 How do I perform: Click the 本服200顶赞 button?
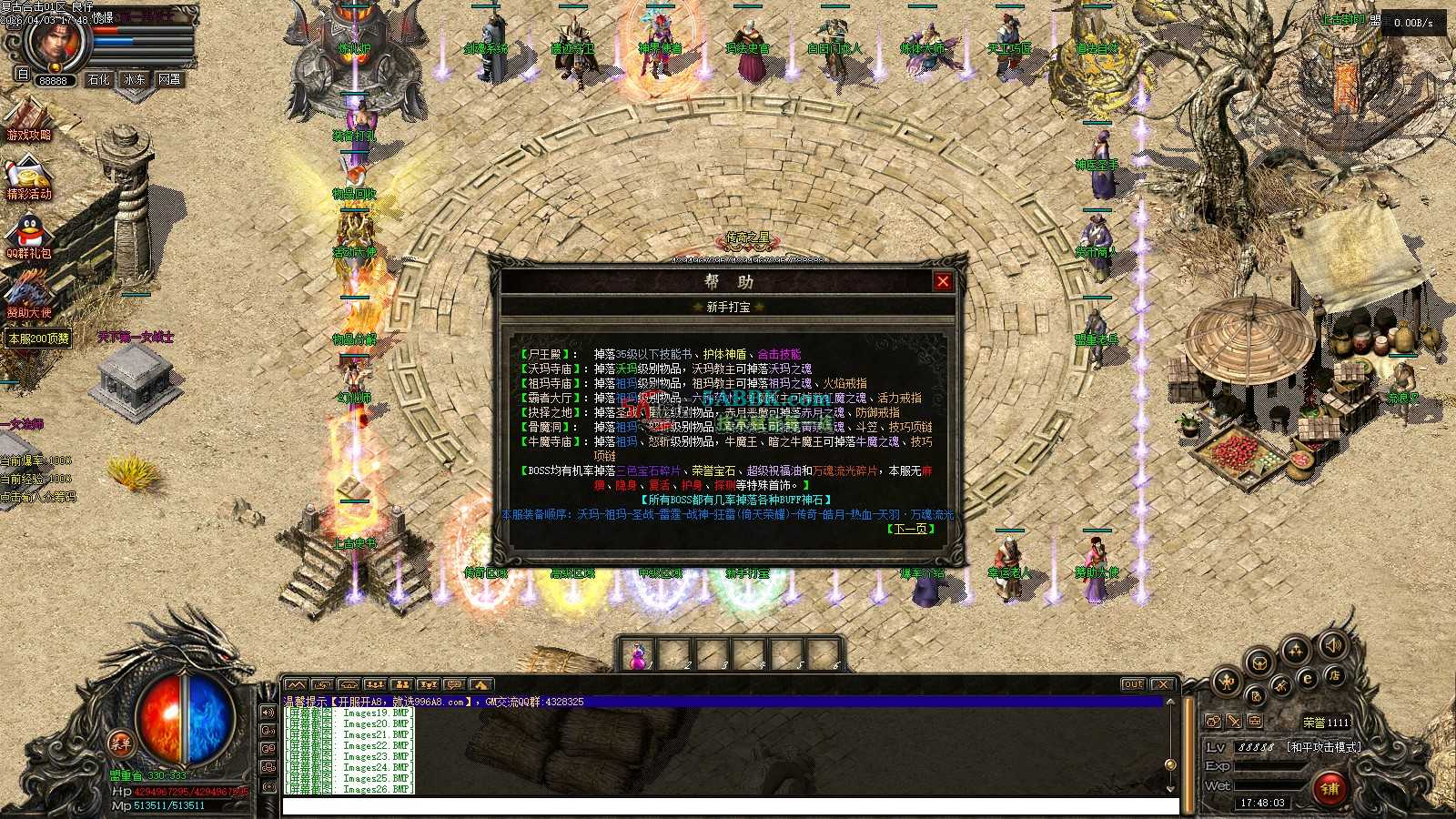pyautogui.click(x=39, y=339)
